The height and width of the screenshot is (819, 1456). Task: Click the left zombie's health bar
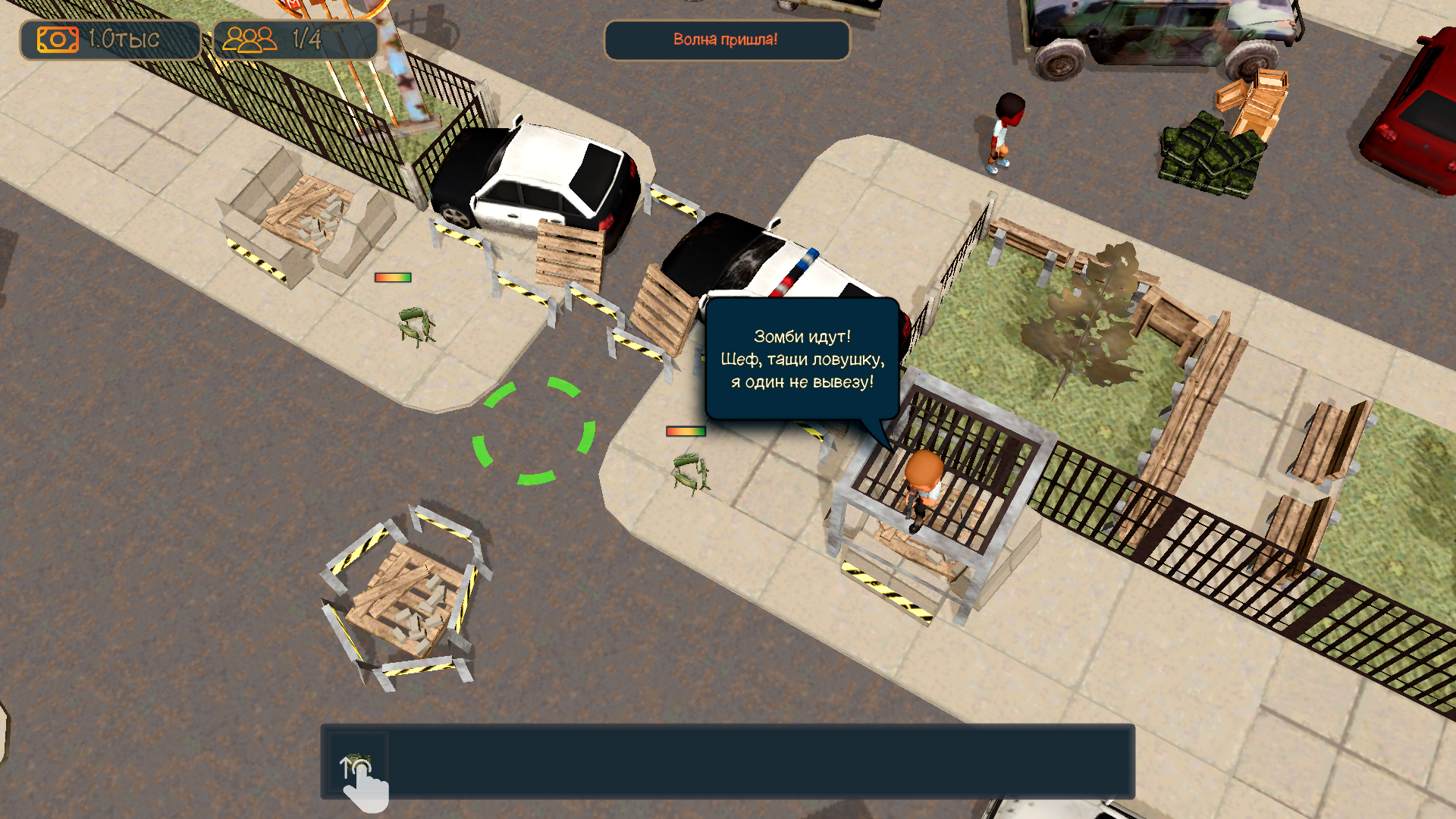click(x=390, y=278)
